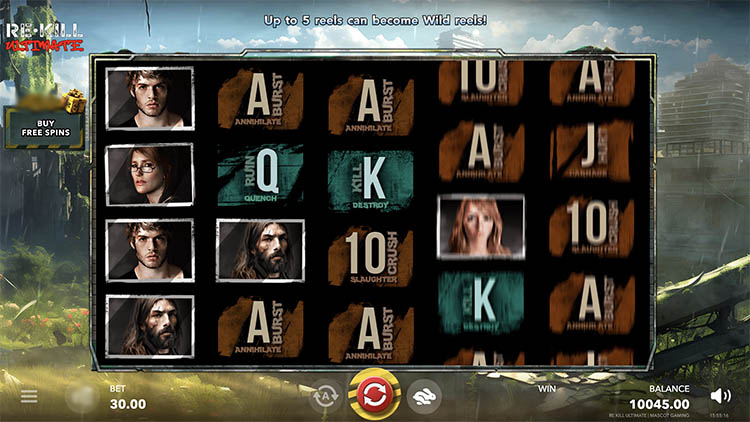
Task: Open the hamburger menu
Action: pyautogui.click(x=29, y=397)
